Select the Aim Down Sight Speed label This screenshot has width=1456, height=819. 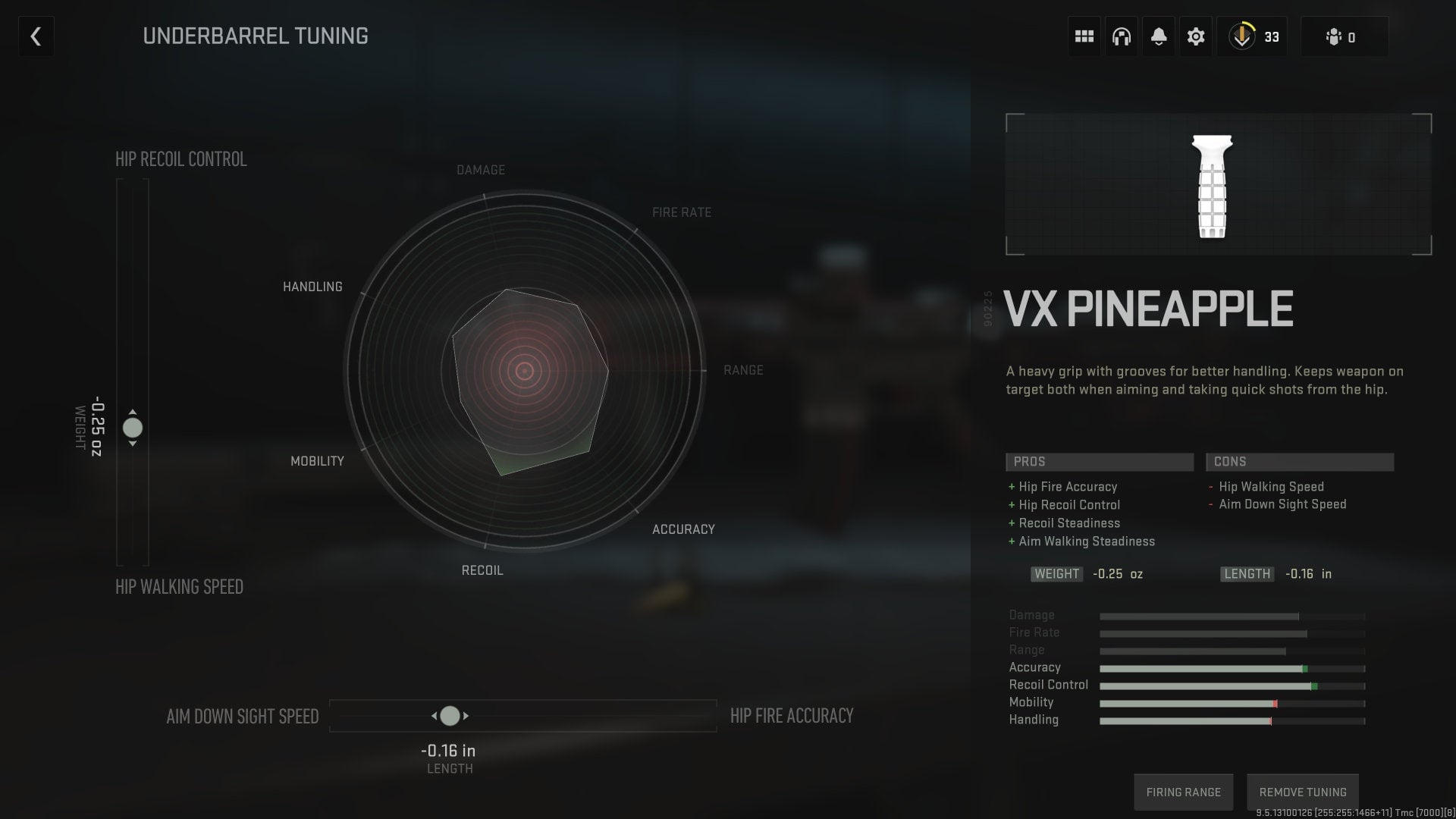pos(243,715)
